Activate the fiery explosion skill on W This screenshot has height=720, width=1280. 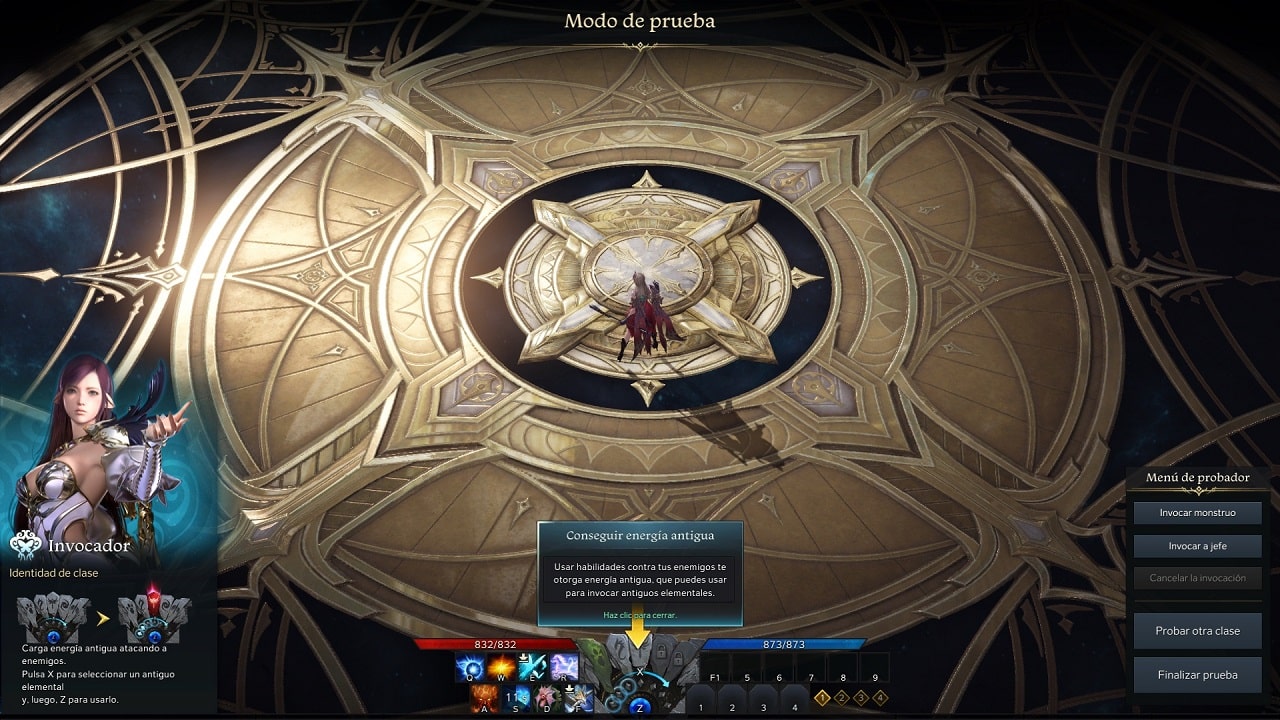(501, 665)
